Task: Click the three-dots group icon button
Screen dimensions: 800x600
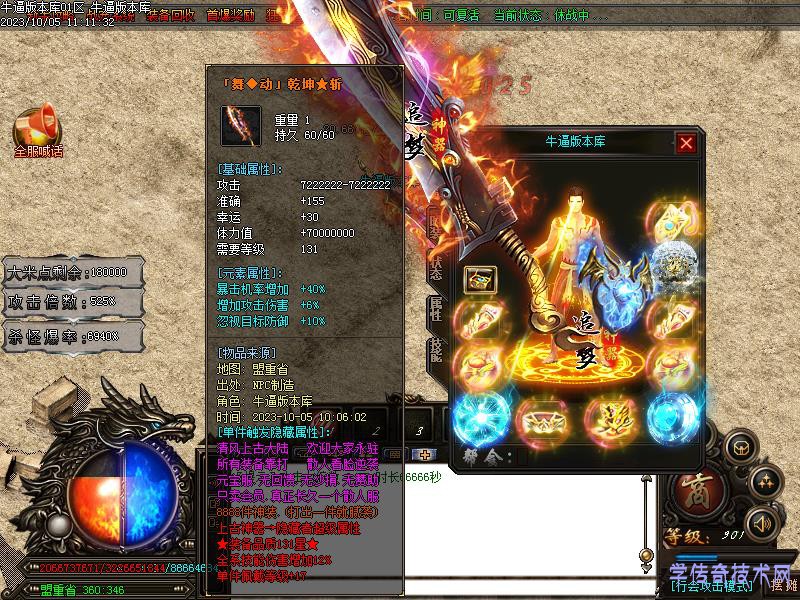Action: click(767, 482)
